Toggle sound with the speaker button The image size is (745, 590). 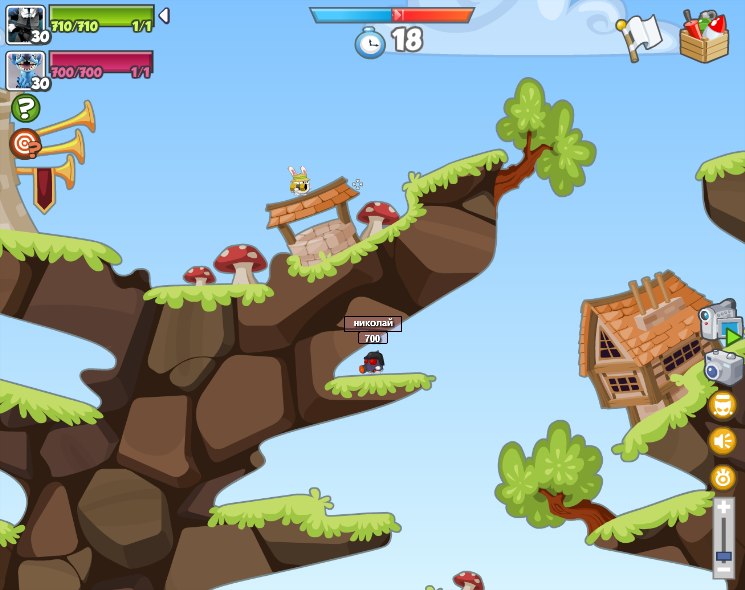(723, 440)
